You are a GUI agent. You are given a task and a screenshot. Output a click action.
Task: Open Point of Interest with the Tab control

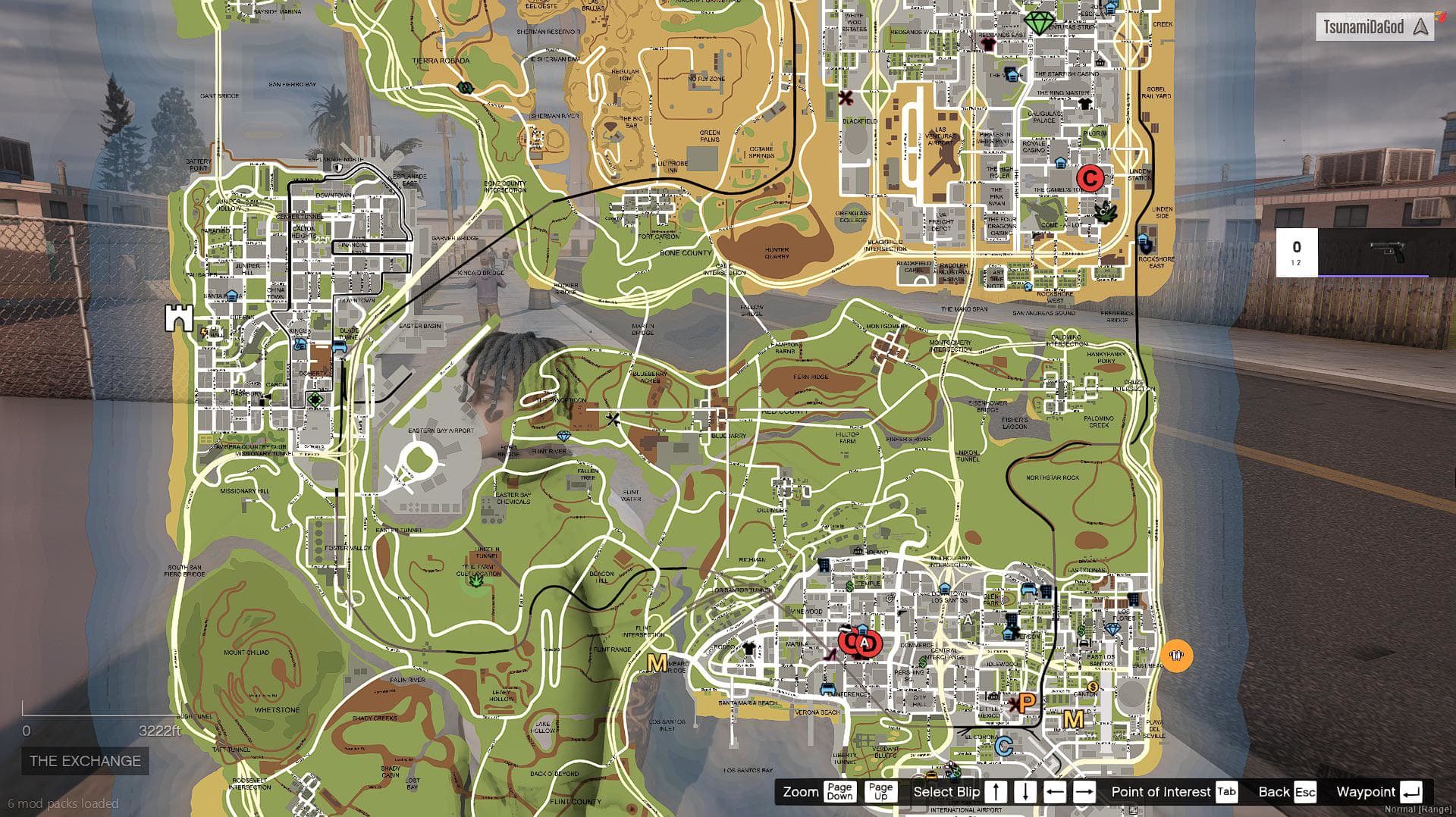(1225, 792)
